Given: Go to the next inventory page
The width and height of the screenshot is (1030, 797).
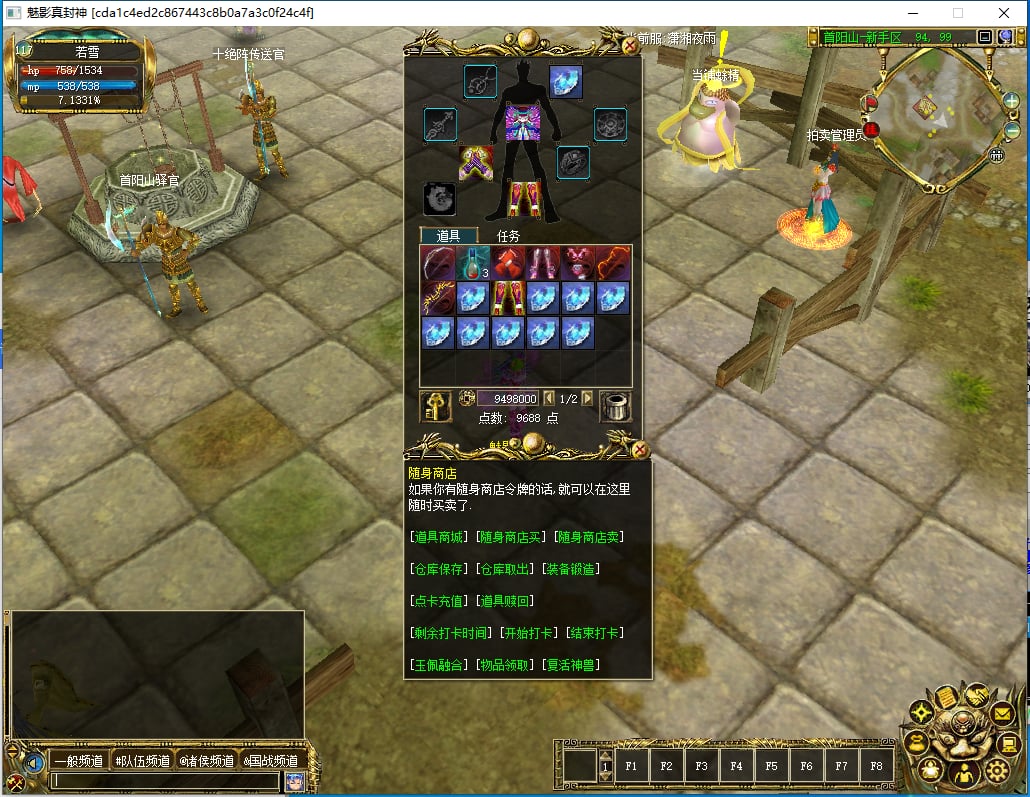Looking at the screenshot, I should (587, 398).
